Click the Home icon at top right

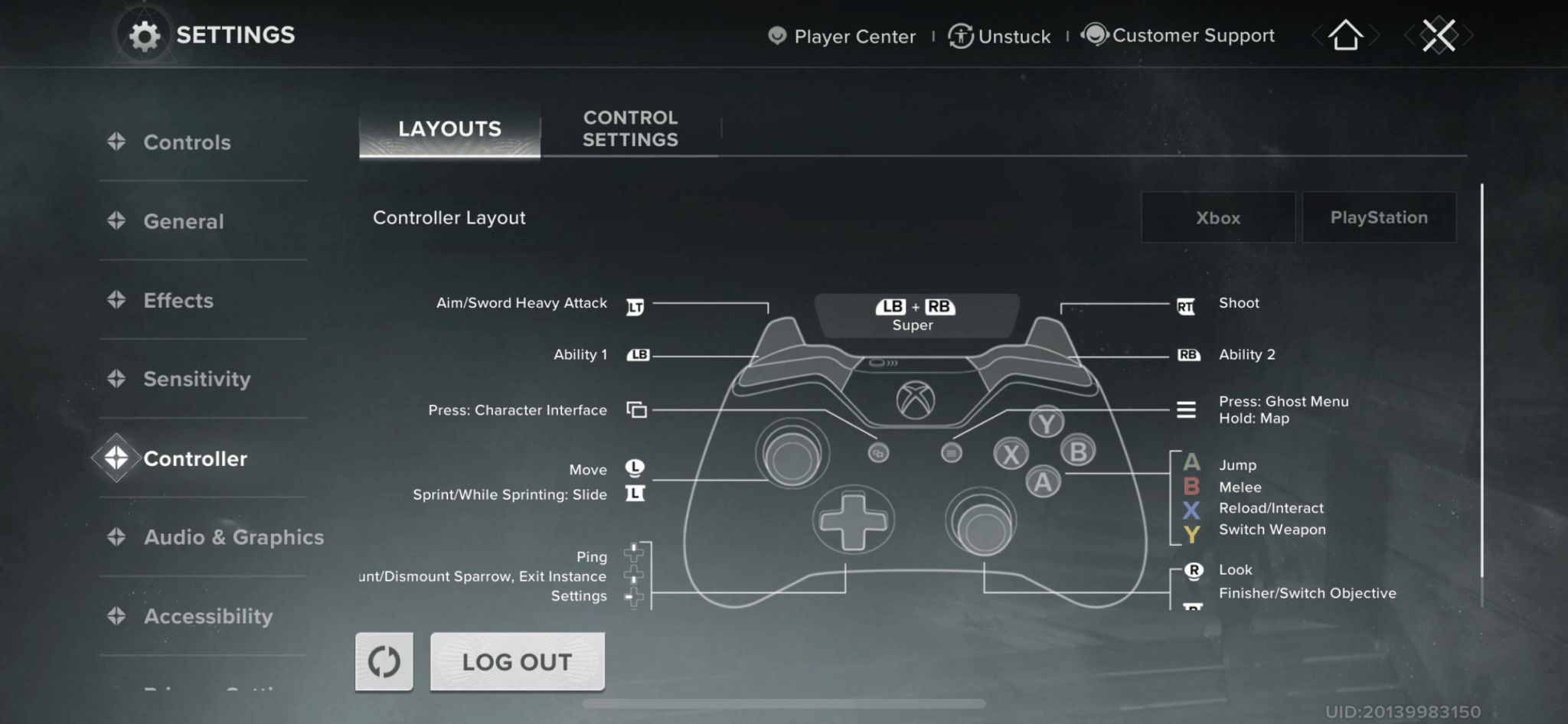pyautogui.click(x=1345, y=35)
